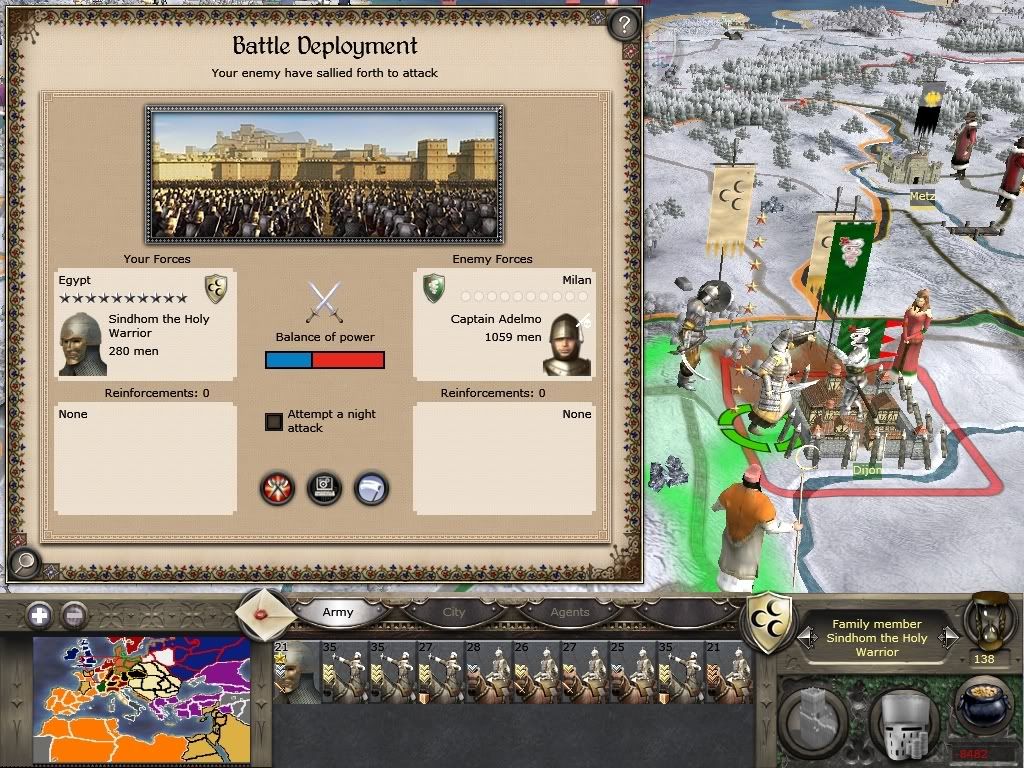The height and width of the screenshot is (768, 1024).
Task: Open the help question mark button
Action: tap(623, 24)
